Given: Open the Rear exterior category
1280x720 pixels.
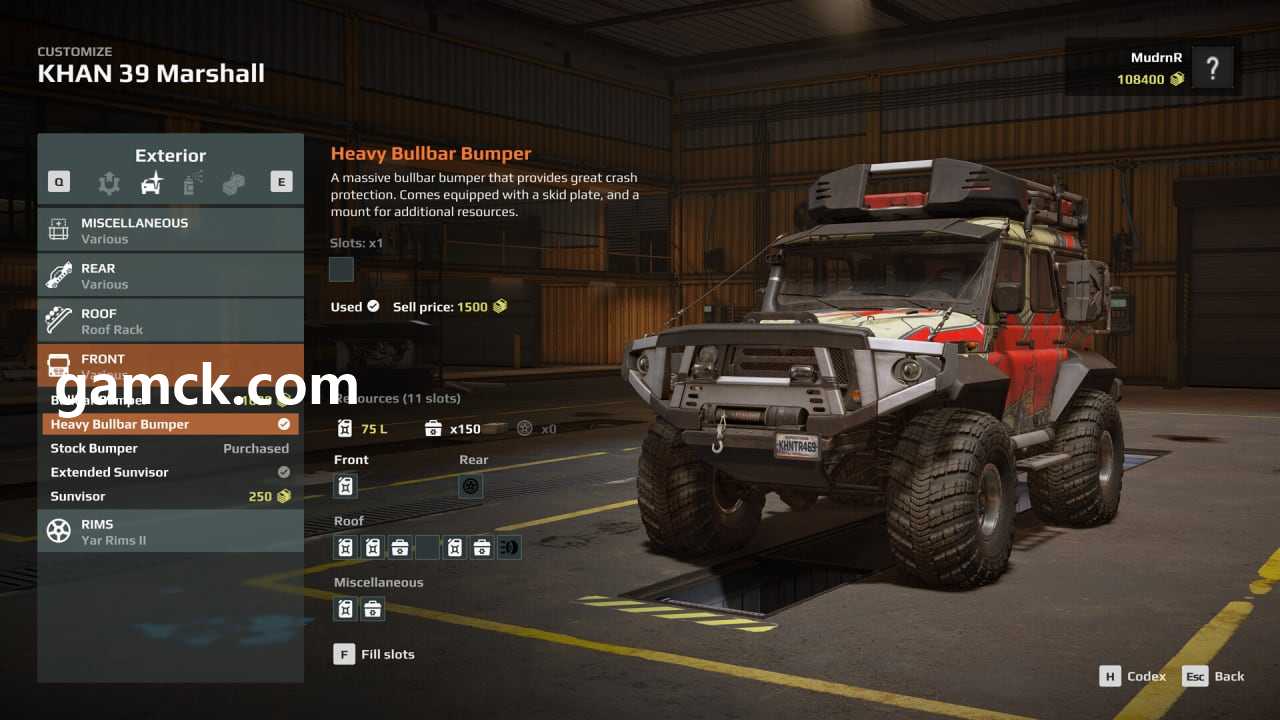Looking at the screenshot, I should 170,276.
